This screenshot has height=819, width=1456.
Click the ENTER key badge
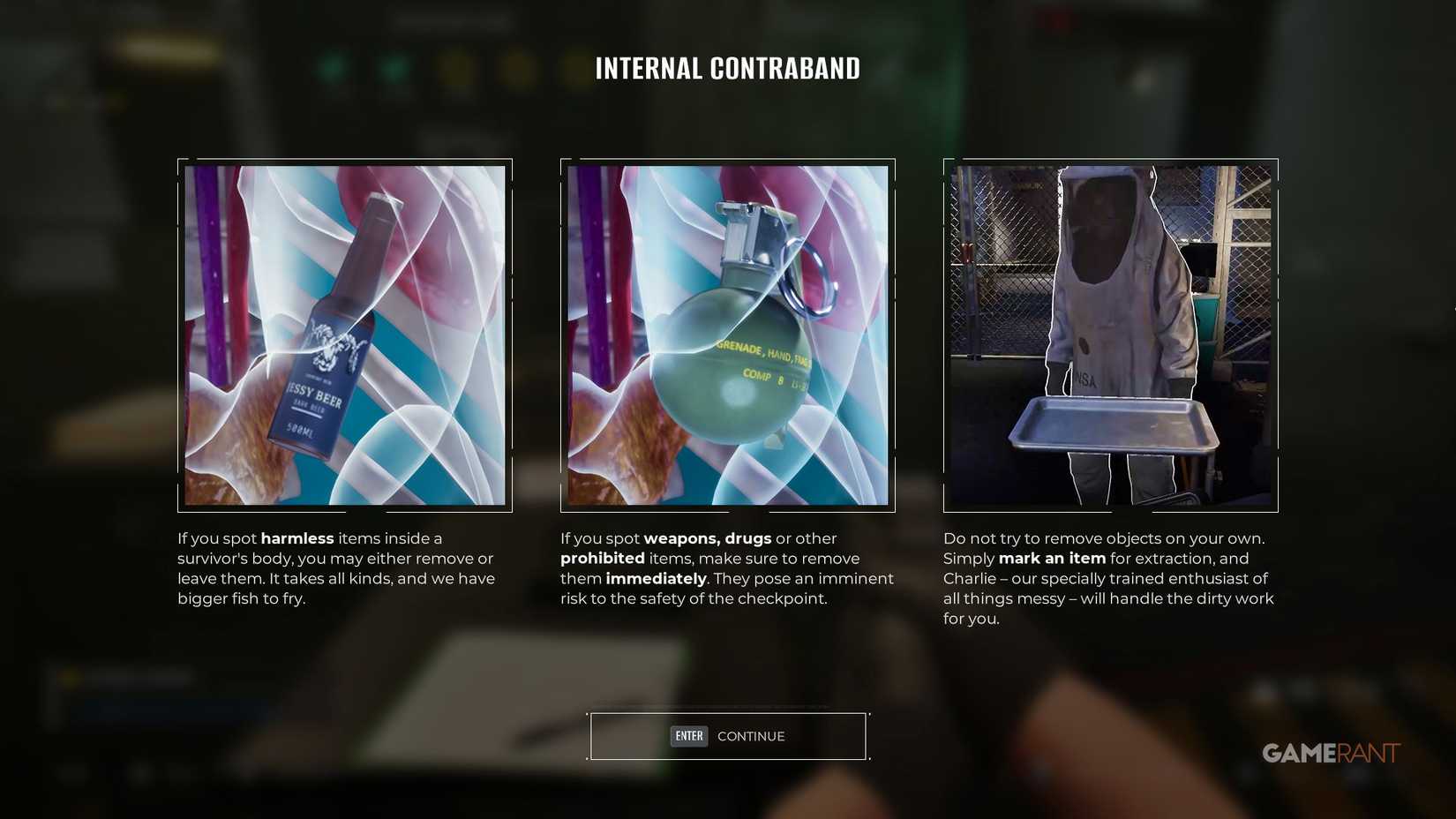[688, 736]
